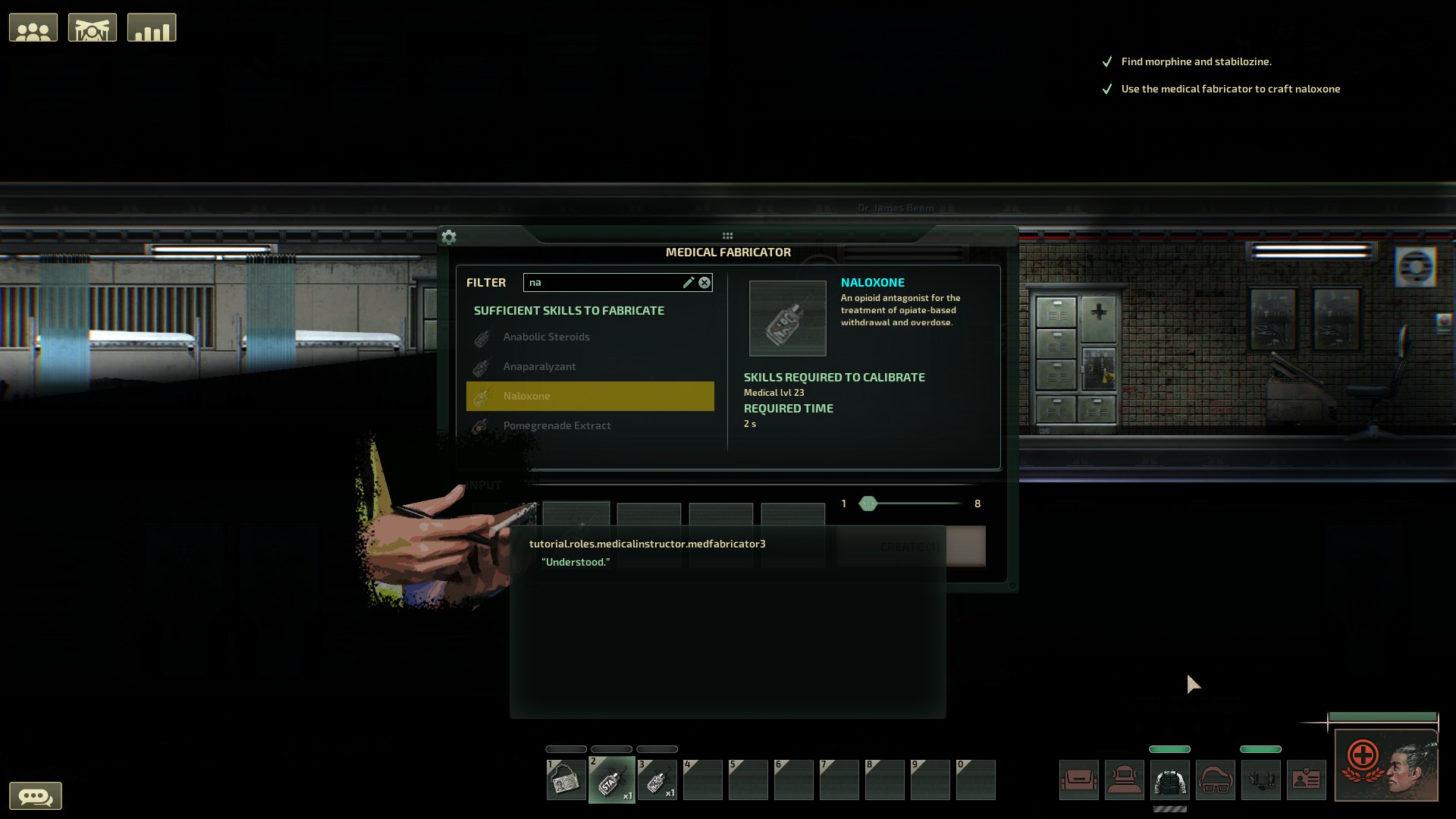
Task: Choose Pomegrenade Extract from the list
Action: click(557, 425)
